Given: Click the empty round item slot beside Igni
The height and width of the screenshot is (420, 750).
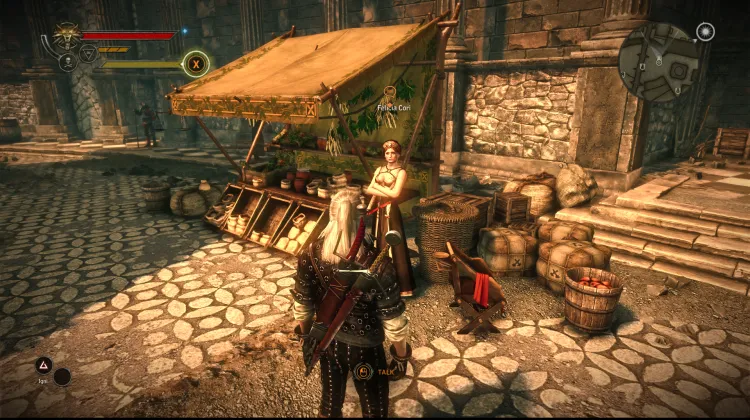Looking at the screenshot, I should [x=62, y=377].
